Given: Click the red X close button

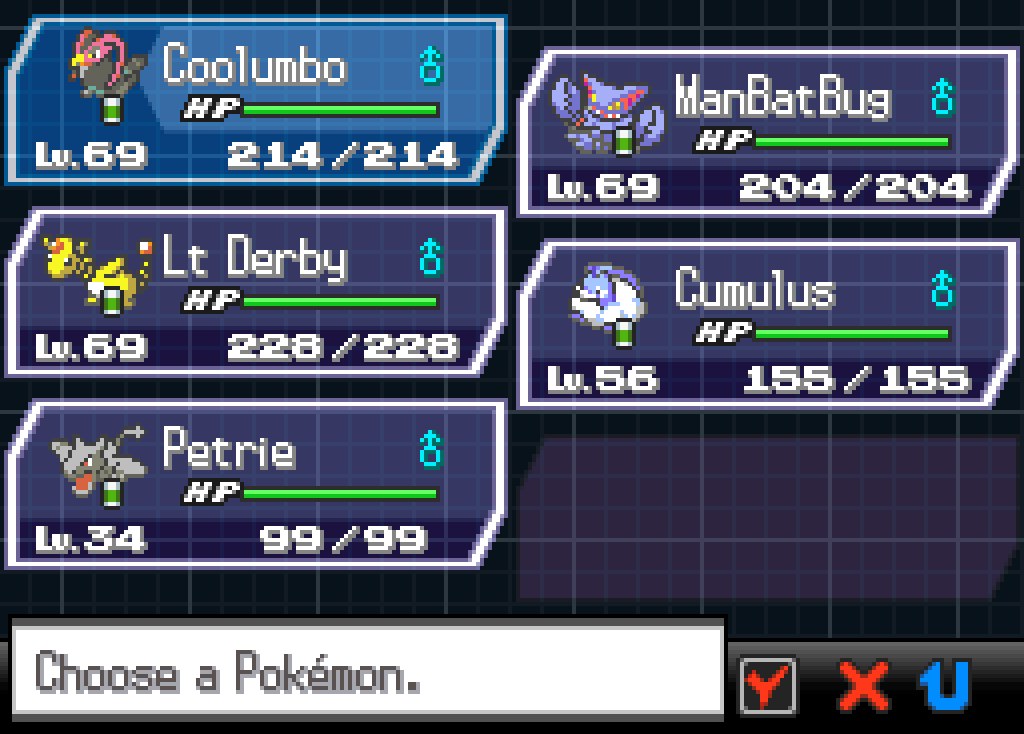Looking at the screenshot, I should pyautogui.click(x=863, y=685).
